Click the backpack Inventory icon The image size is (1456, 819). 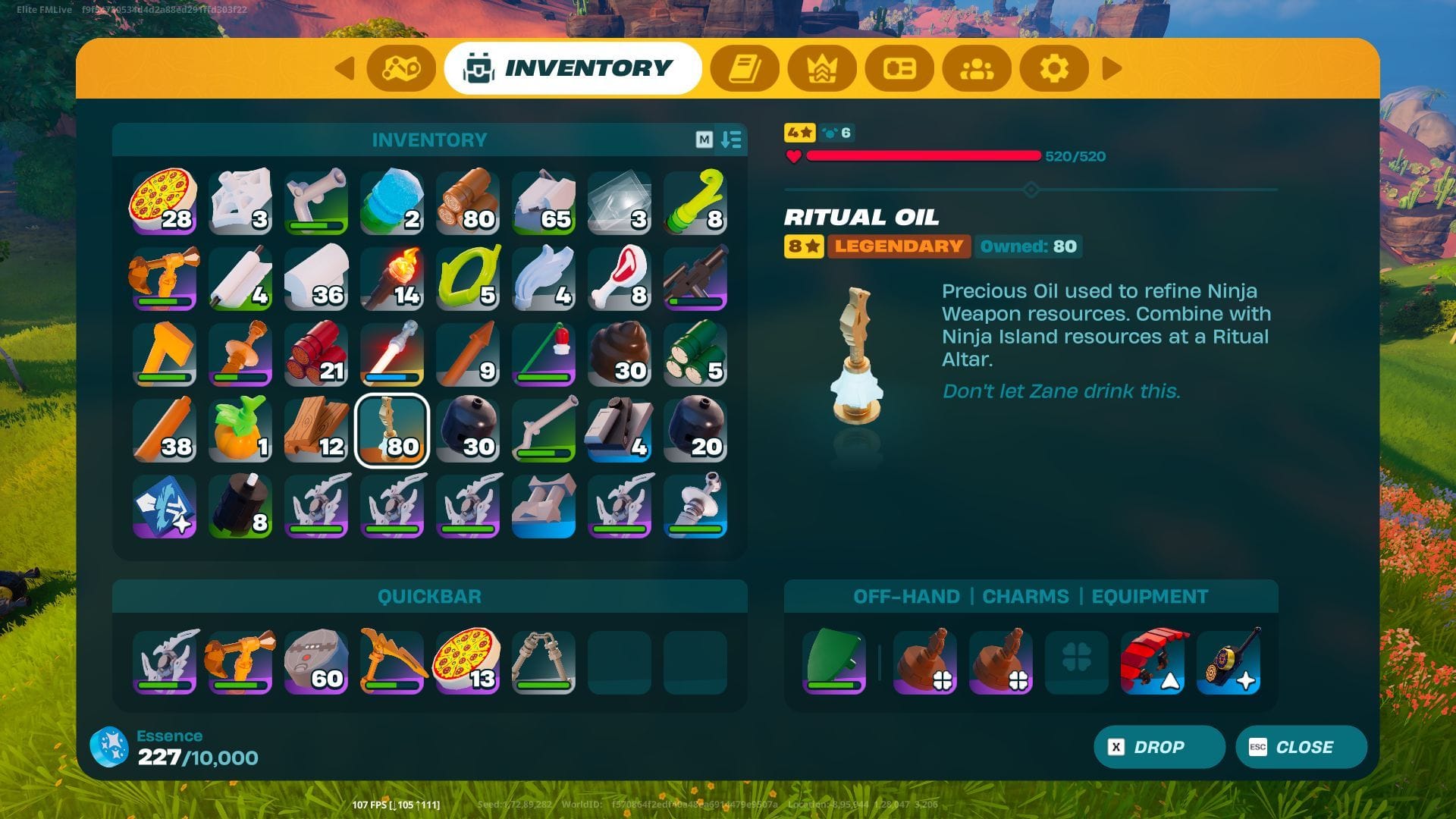coord(477,67)
